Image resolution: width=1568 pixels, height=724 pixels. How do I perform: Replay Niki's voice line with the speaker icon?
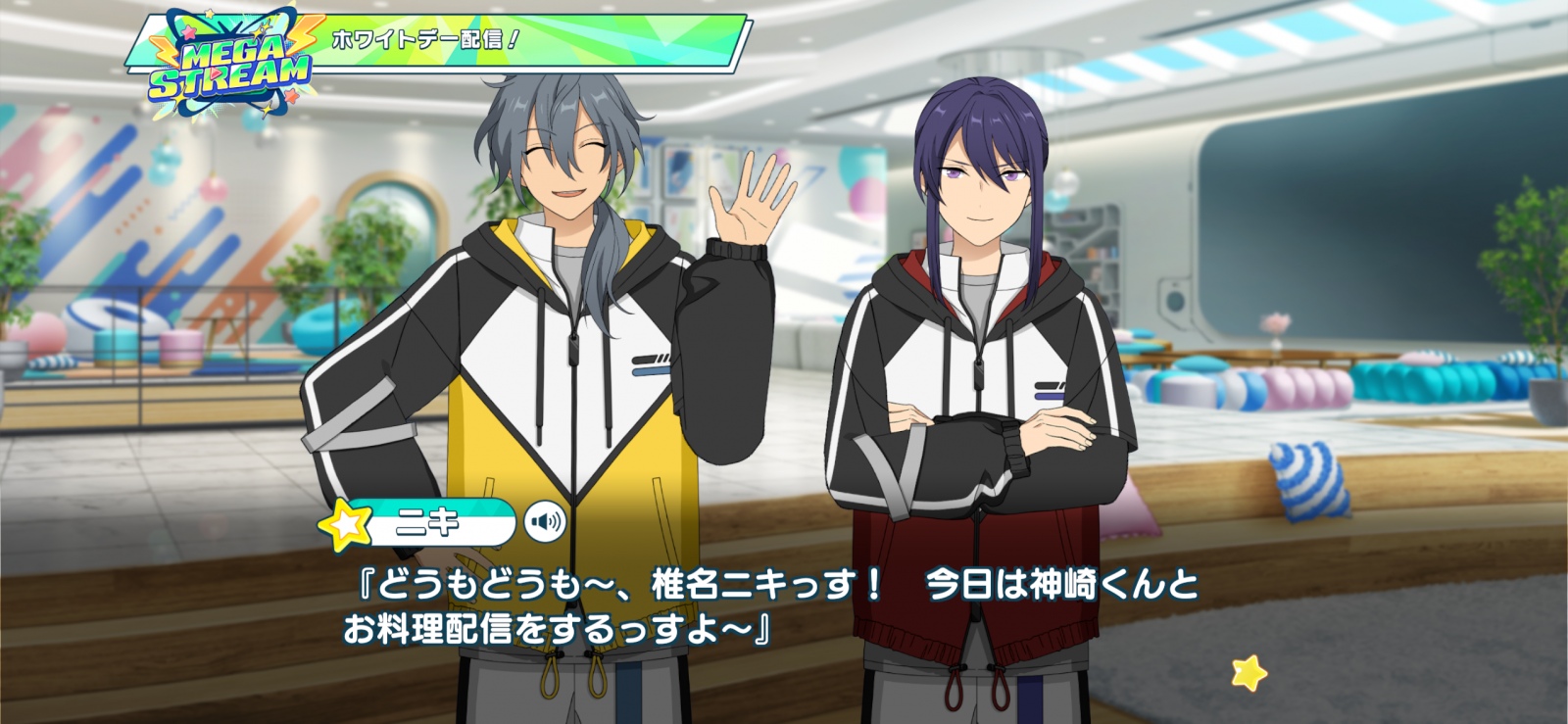545,522
